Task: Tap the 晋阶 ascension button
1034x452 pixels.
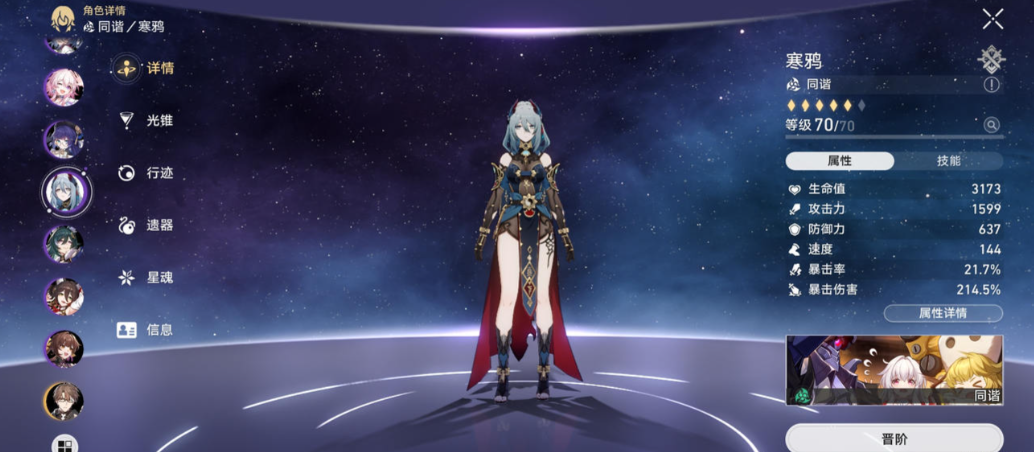Action: click(894, 438)
